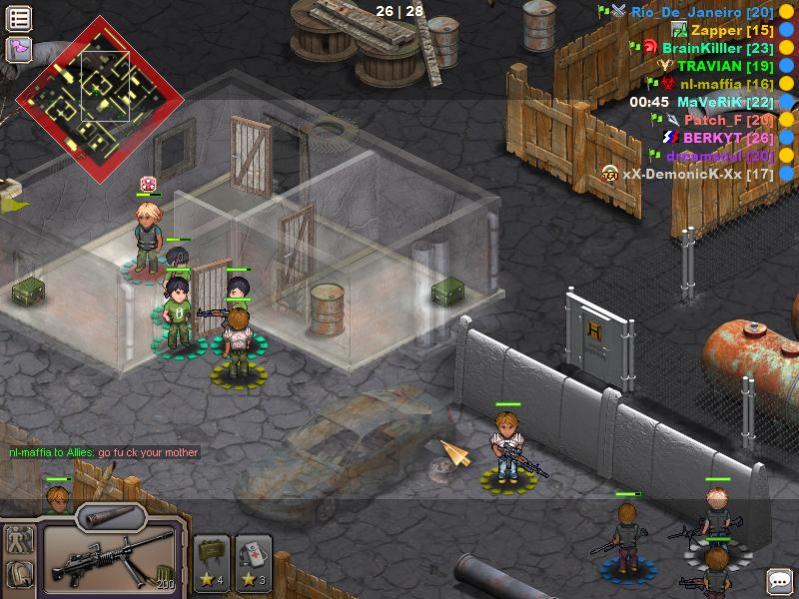
Task: Click the nl-maffia allies chat message
Action: pos(104,453)
